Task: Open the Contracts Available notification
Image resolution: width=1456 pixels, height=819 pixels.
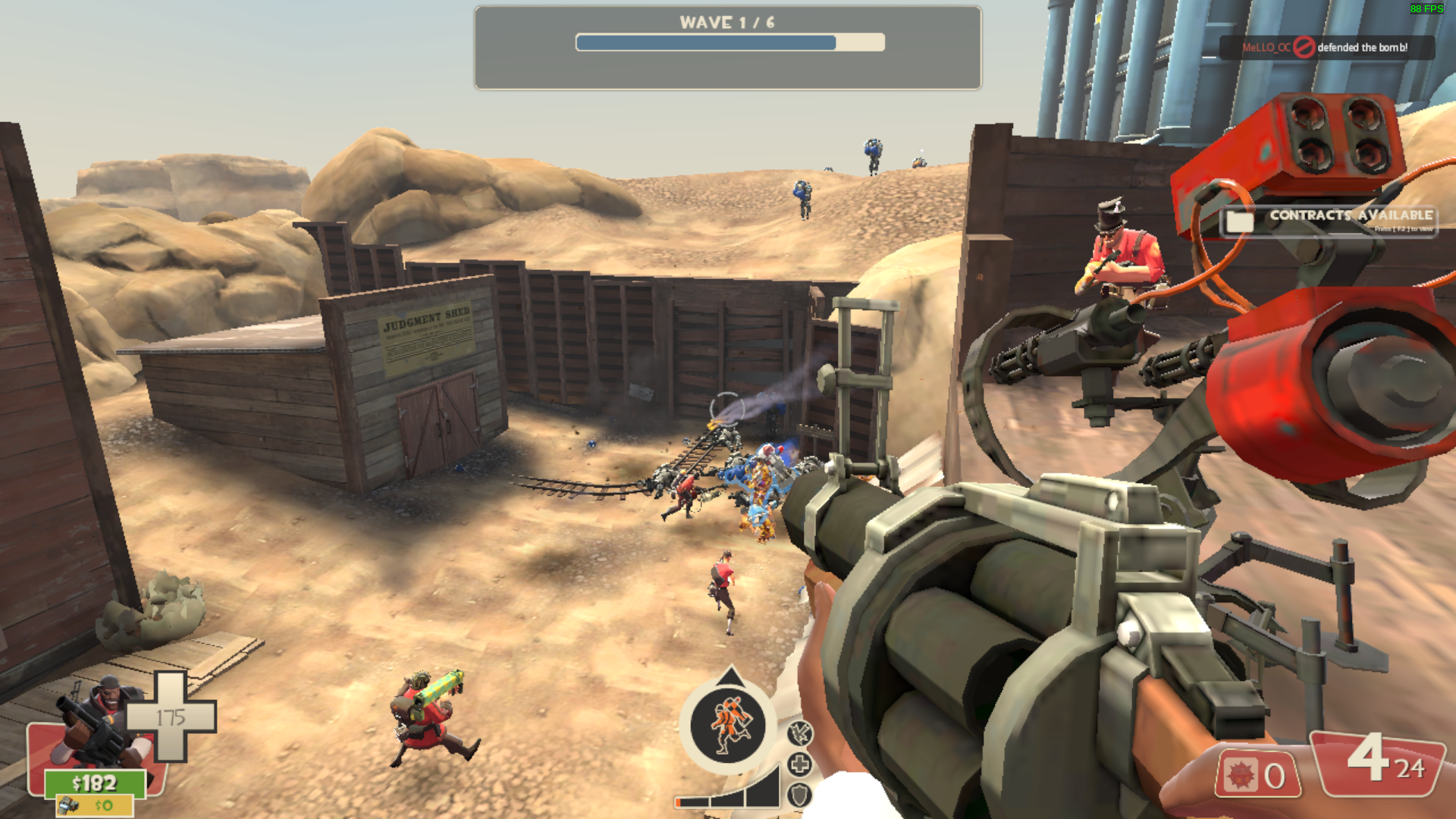Action: click(1329, 220)
